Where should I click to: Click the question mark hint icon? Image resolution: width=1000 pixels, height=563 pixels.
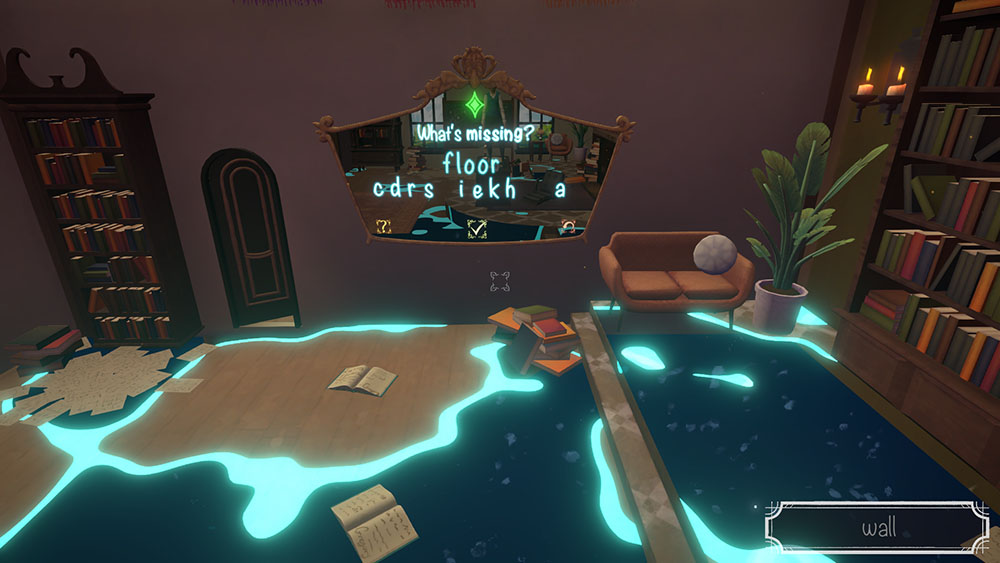(x=382, y=227)
